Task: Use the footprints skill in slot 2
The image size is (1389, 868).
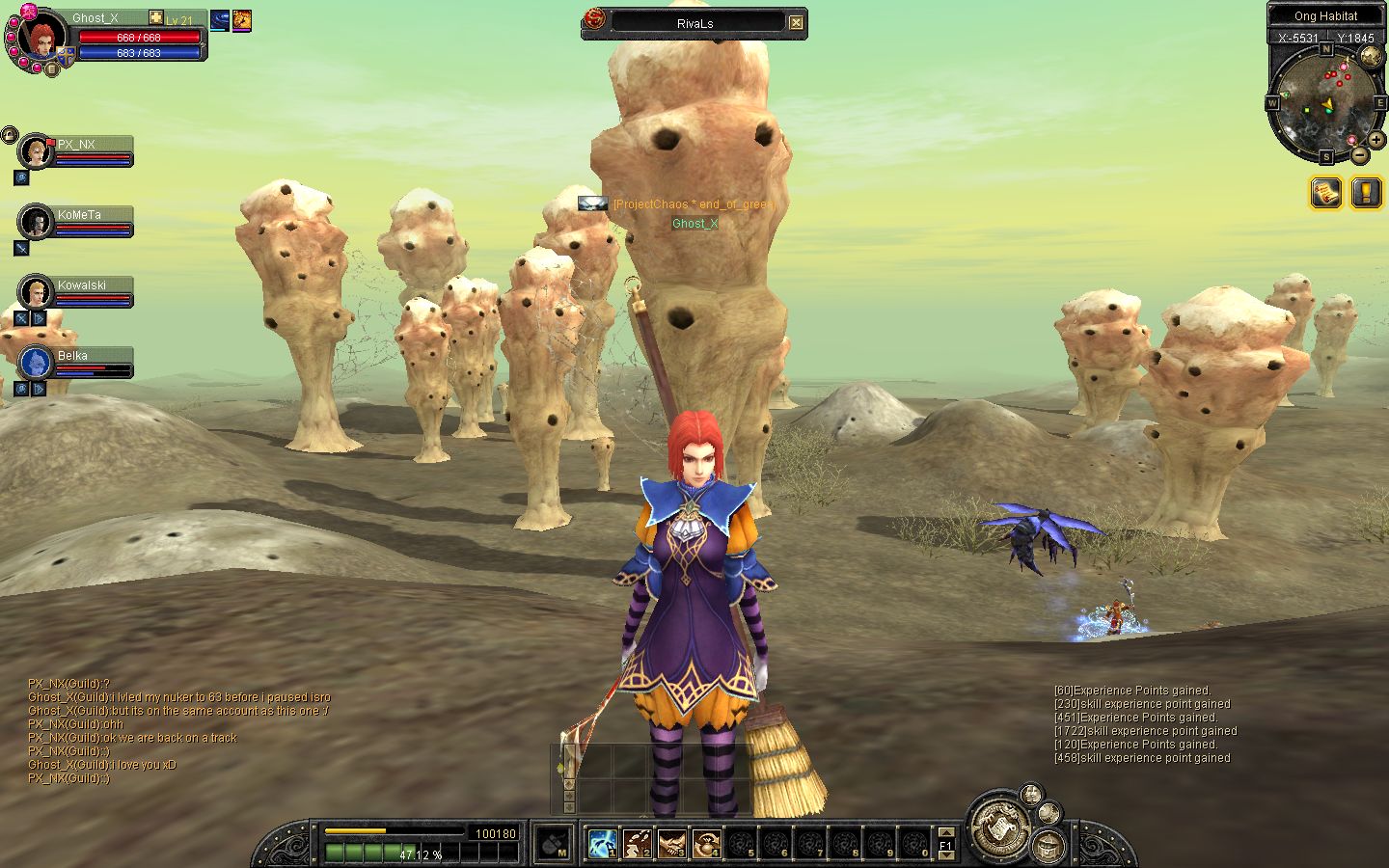Action: point(637,844)
